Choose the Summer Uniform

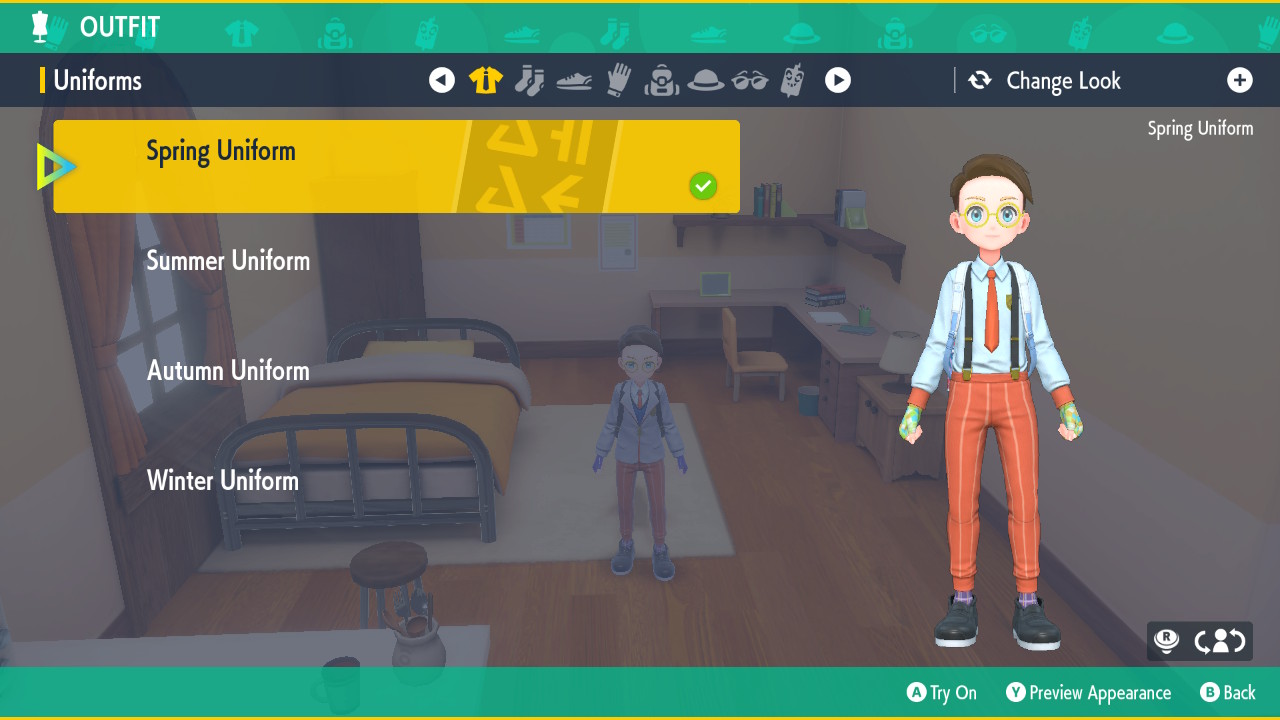228,261
